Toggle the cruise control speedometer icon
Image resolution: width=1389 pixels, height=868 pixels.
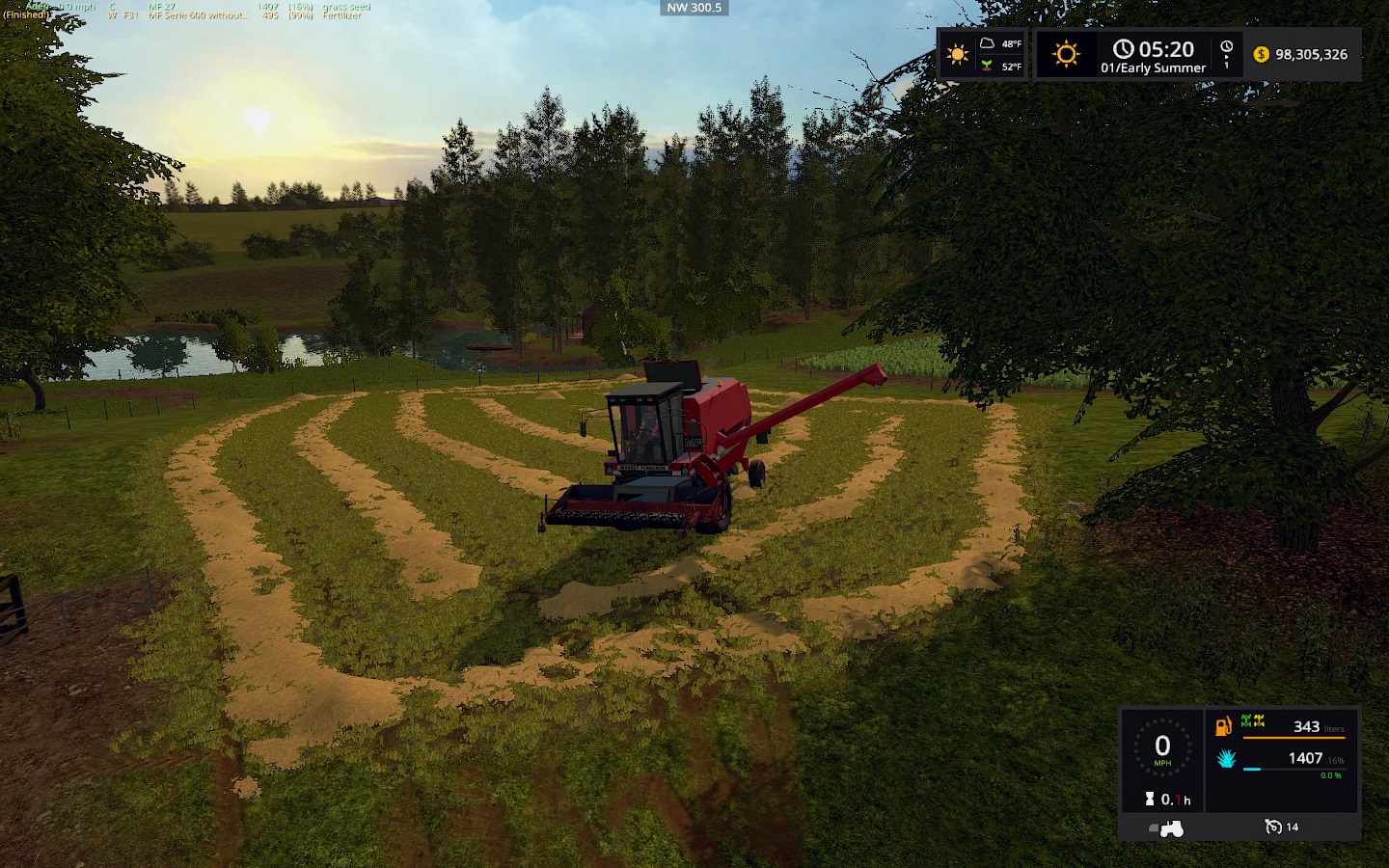point(1273,827)
